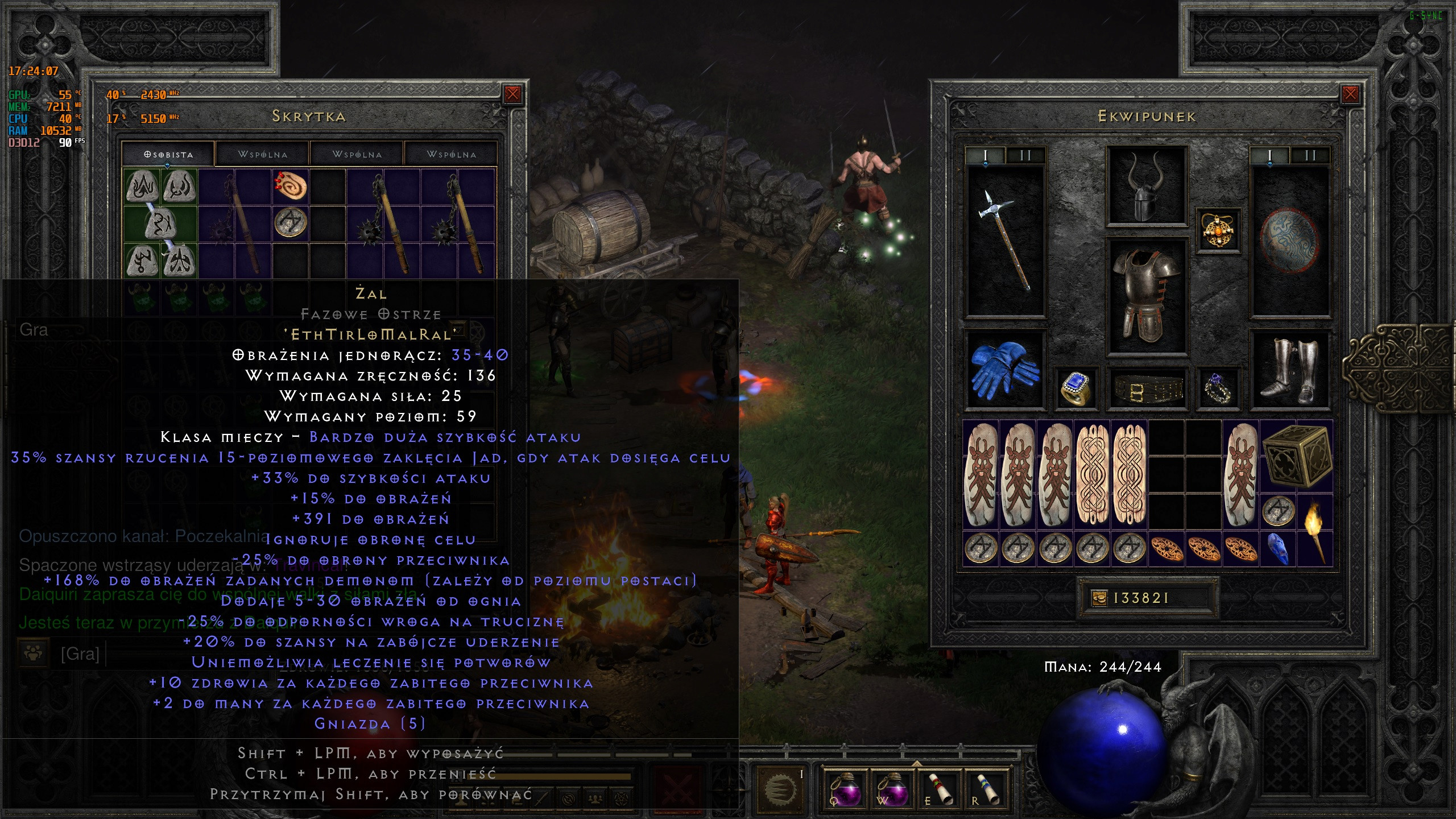Select the torch charm in inventory
Viewport: 1456px width, 819px height.
(1314, 530)
